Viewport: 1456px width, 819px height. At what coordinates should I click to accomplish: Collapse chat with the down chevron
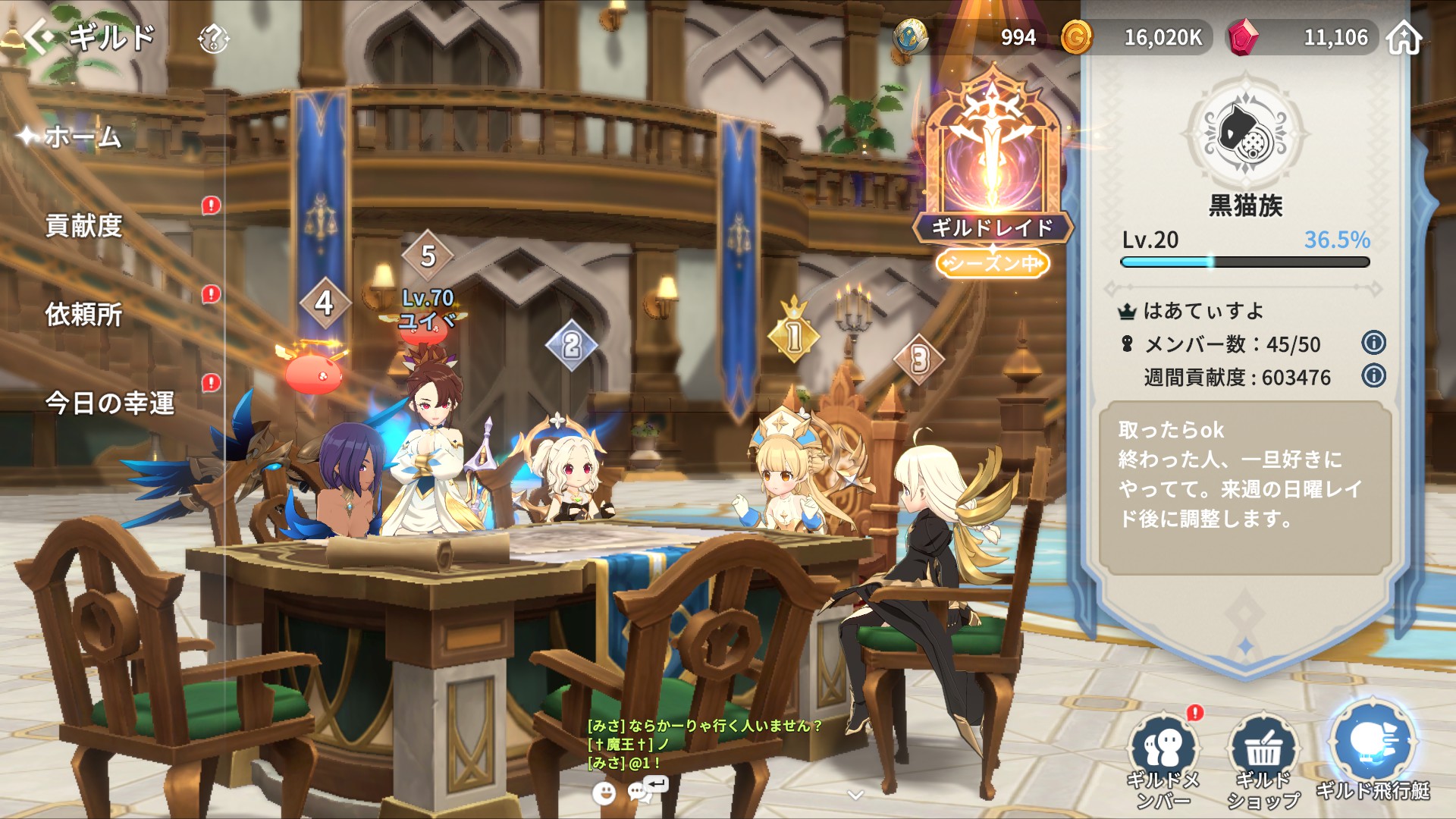tap(855, 795)
